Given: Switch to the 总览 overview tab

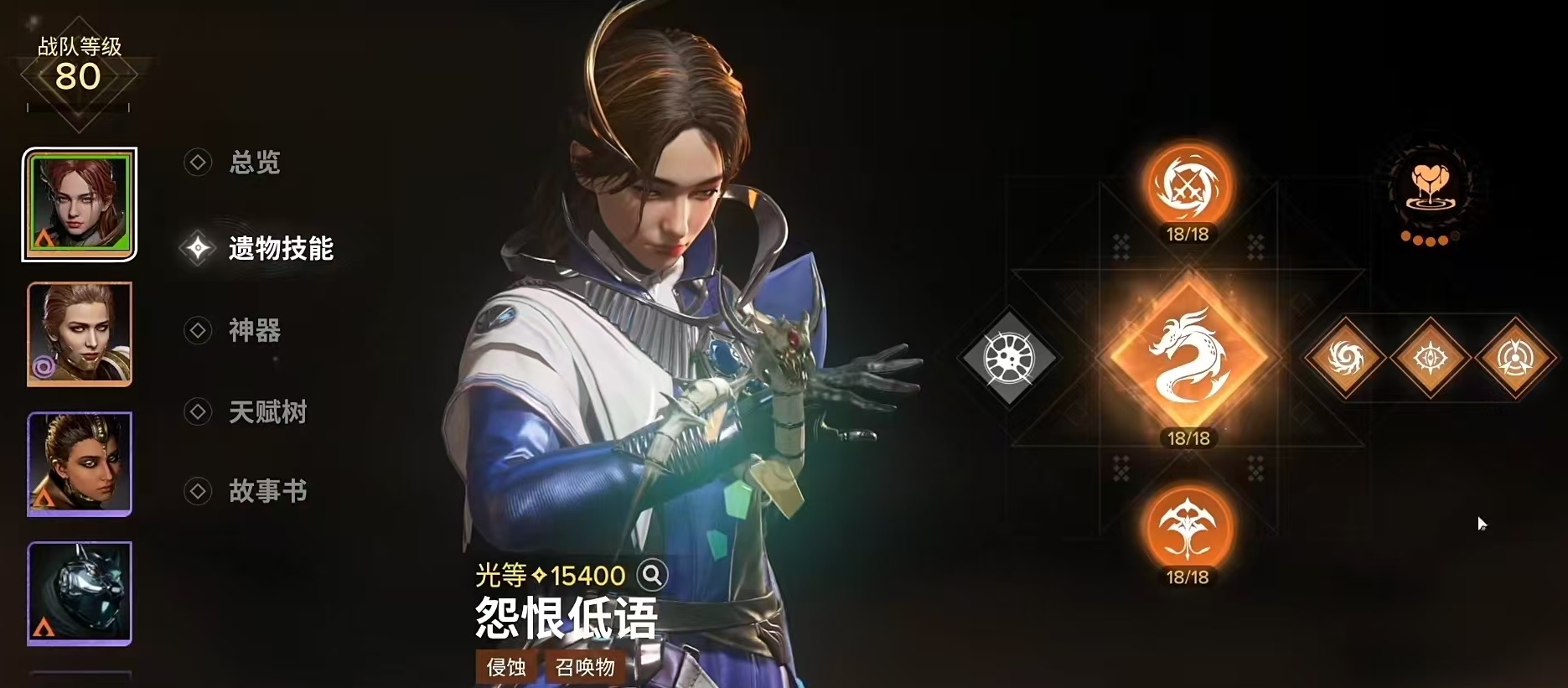Looking at the screenshot, I should pos(254,163).
